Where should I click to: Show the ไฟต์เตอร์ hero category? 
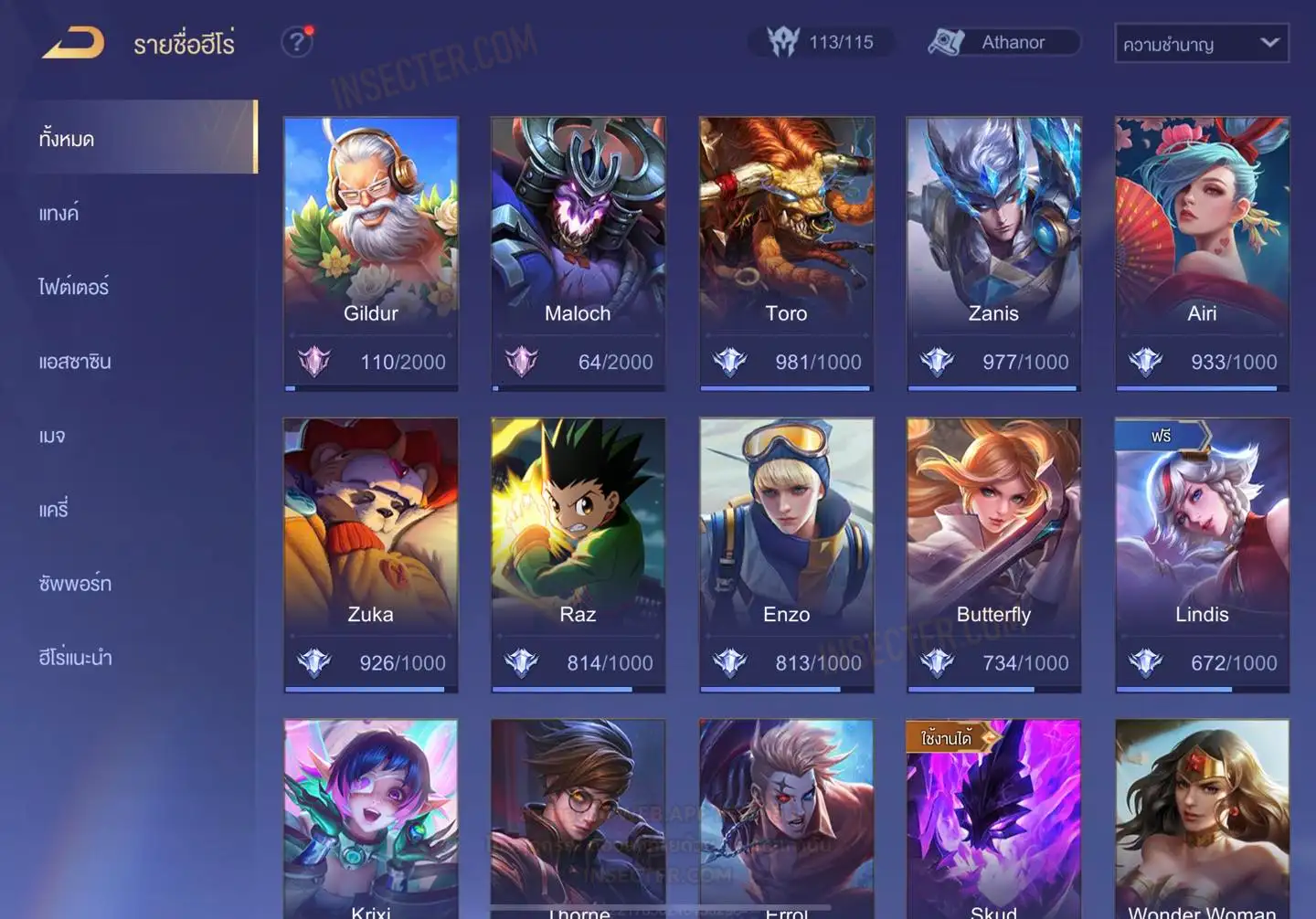(74, 288)
